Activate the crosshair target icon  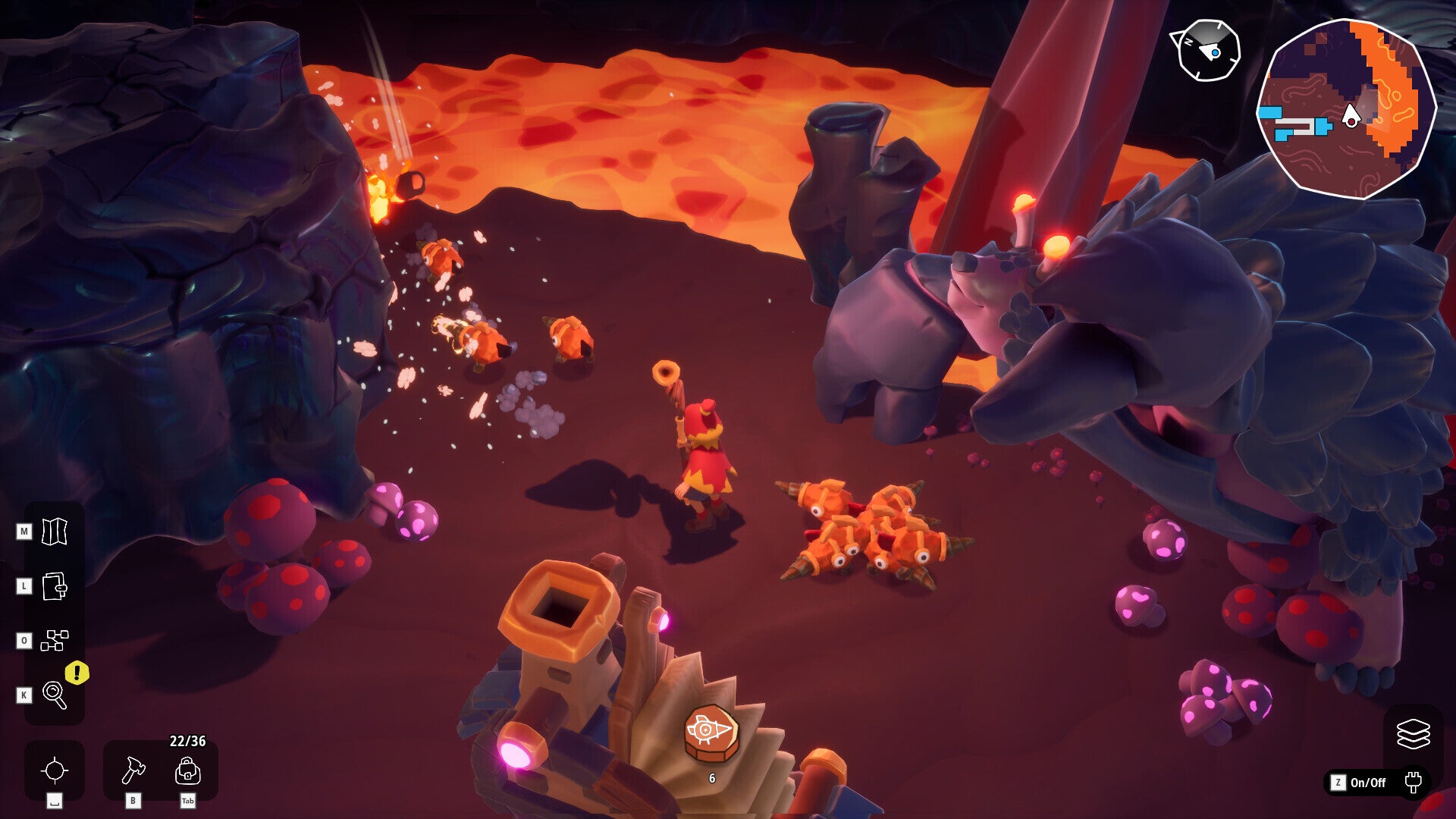[55, 770]
